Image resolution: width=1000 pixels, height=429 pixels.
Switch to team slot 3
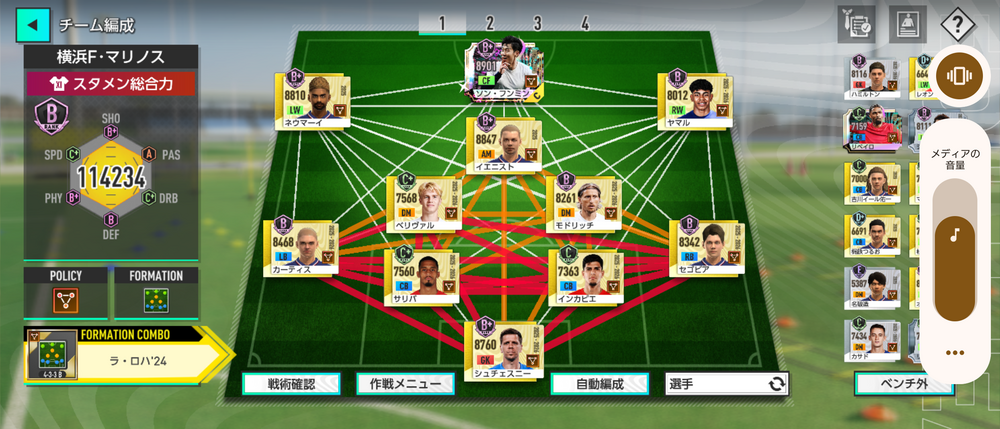click(x=537, y=23)
